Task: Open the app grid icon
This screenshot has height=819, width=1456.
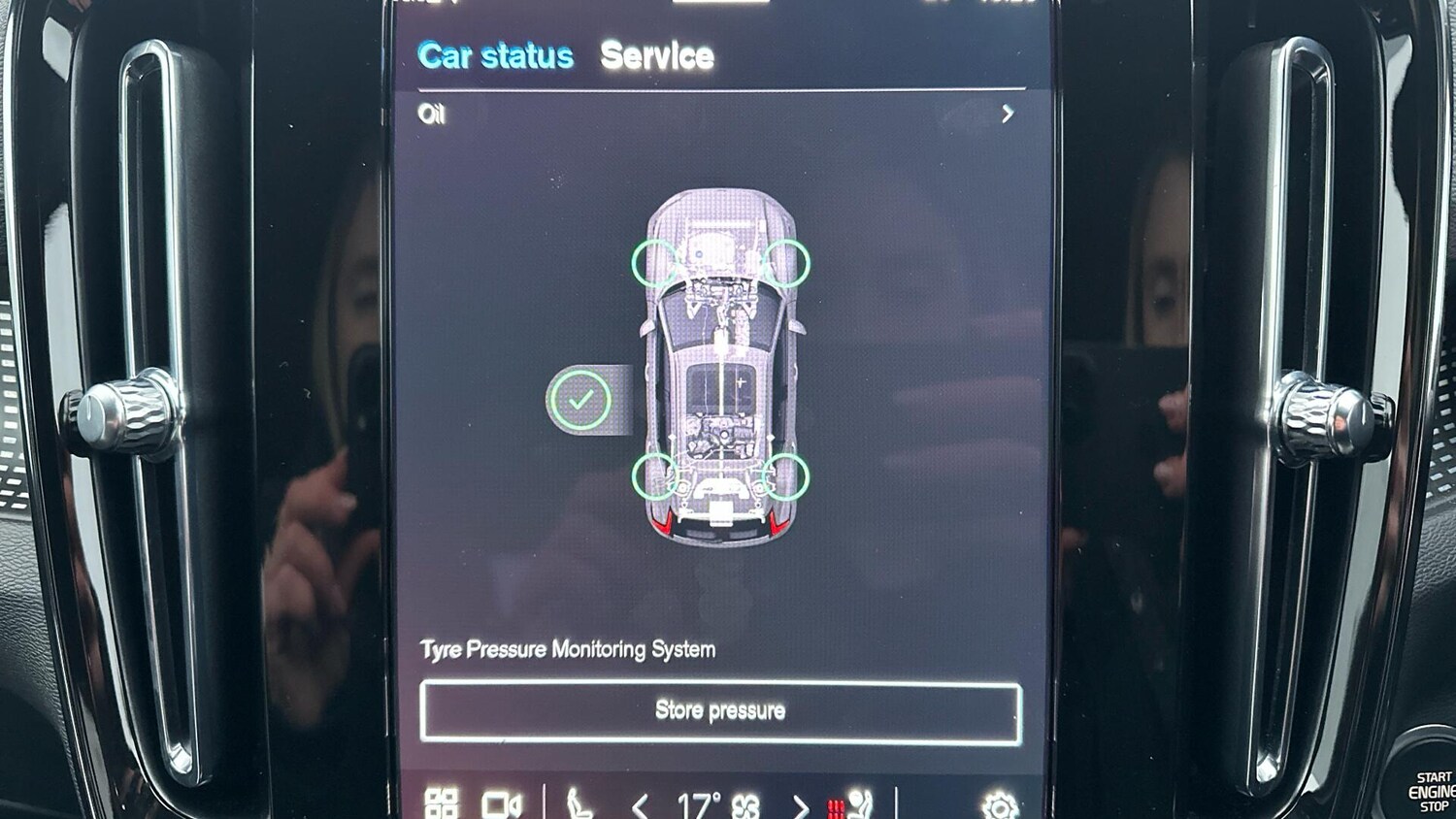Action: (x=442, y=803)
